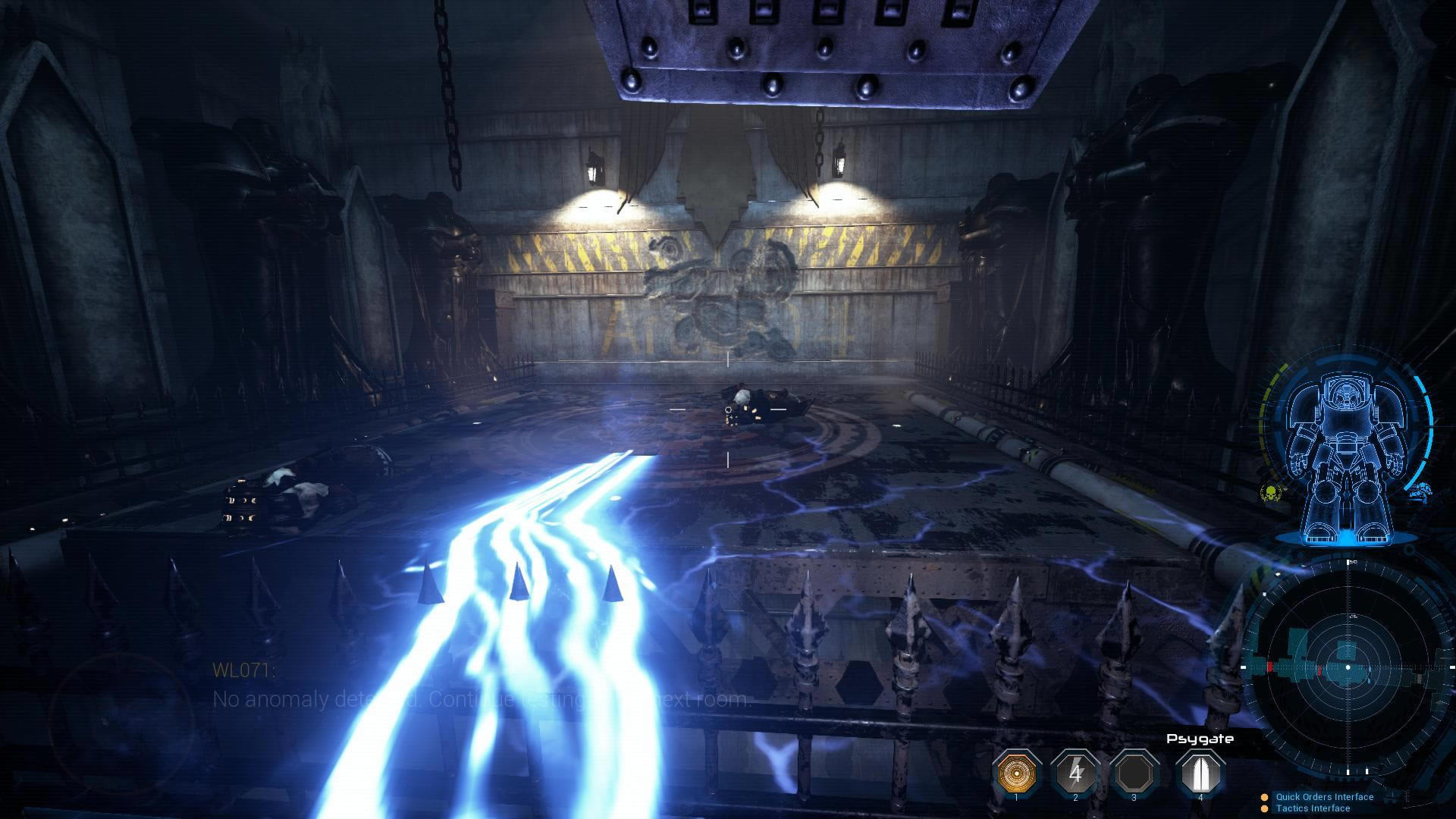Open the Tactics Interface

[x=1313, y=808]
